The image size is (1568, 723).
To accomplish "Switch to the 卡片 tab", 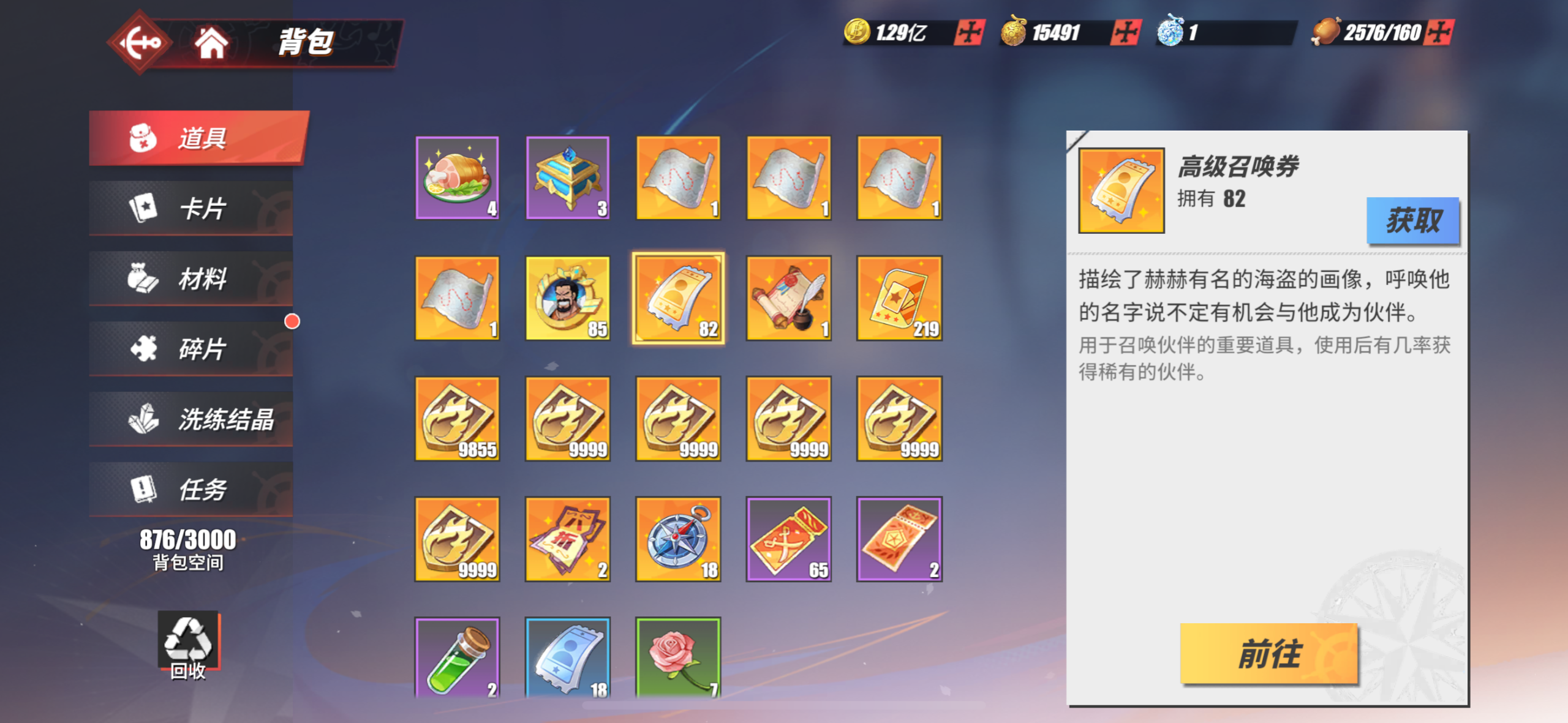I will click(191, 208).
